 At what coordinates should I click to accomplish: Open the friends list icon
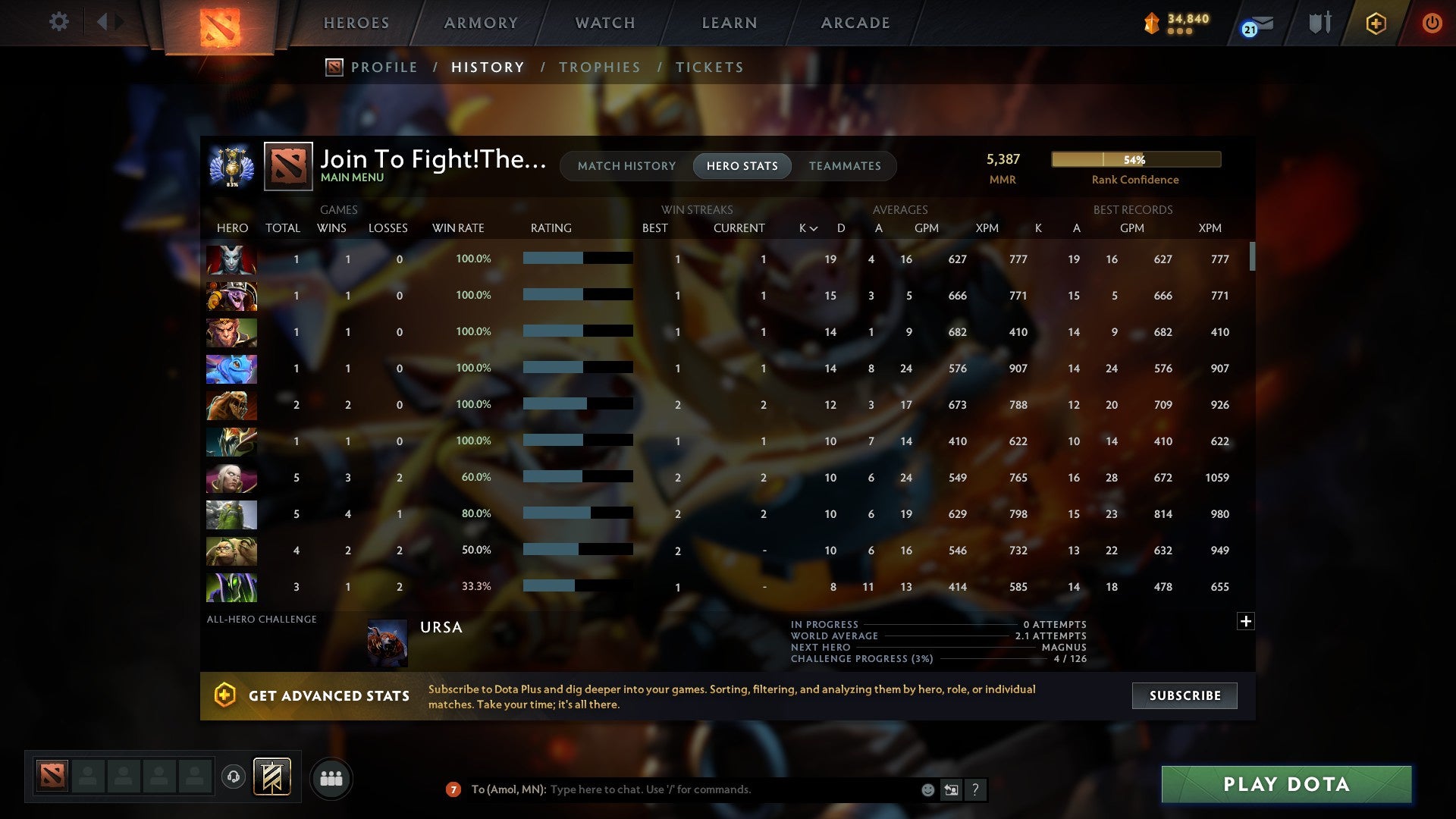[x=331, y=777]
